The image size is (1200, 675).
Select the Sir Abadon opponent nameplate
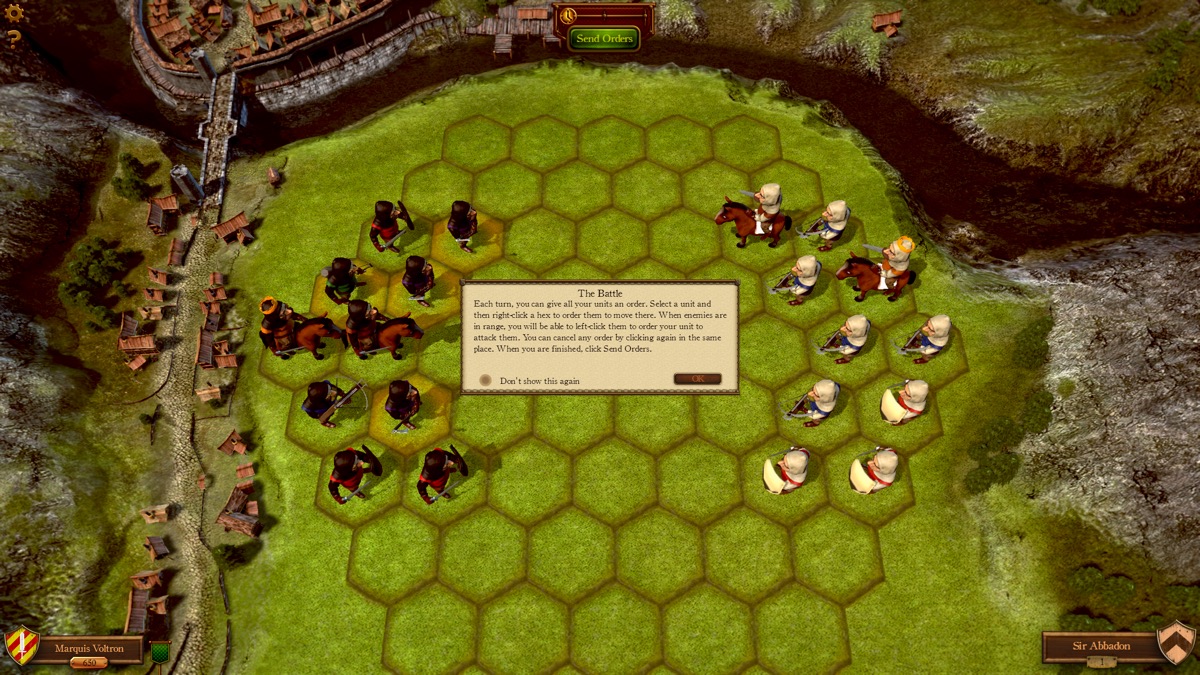(1100, 646)
